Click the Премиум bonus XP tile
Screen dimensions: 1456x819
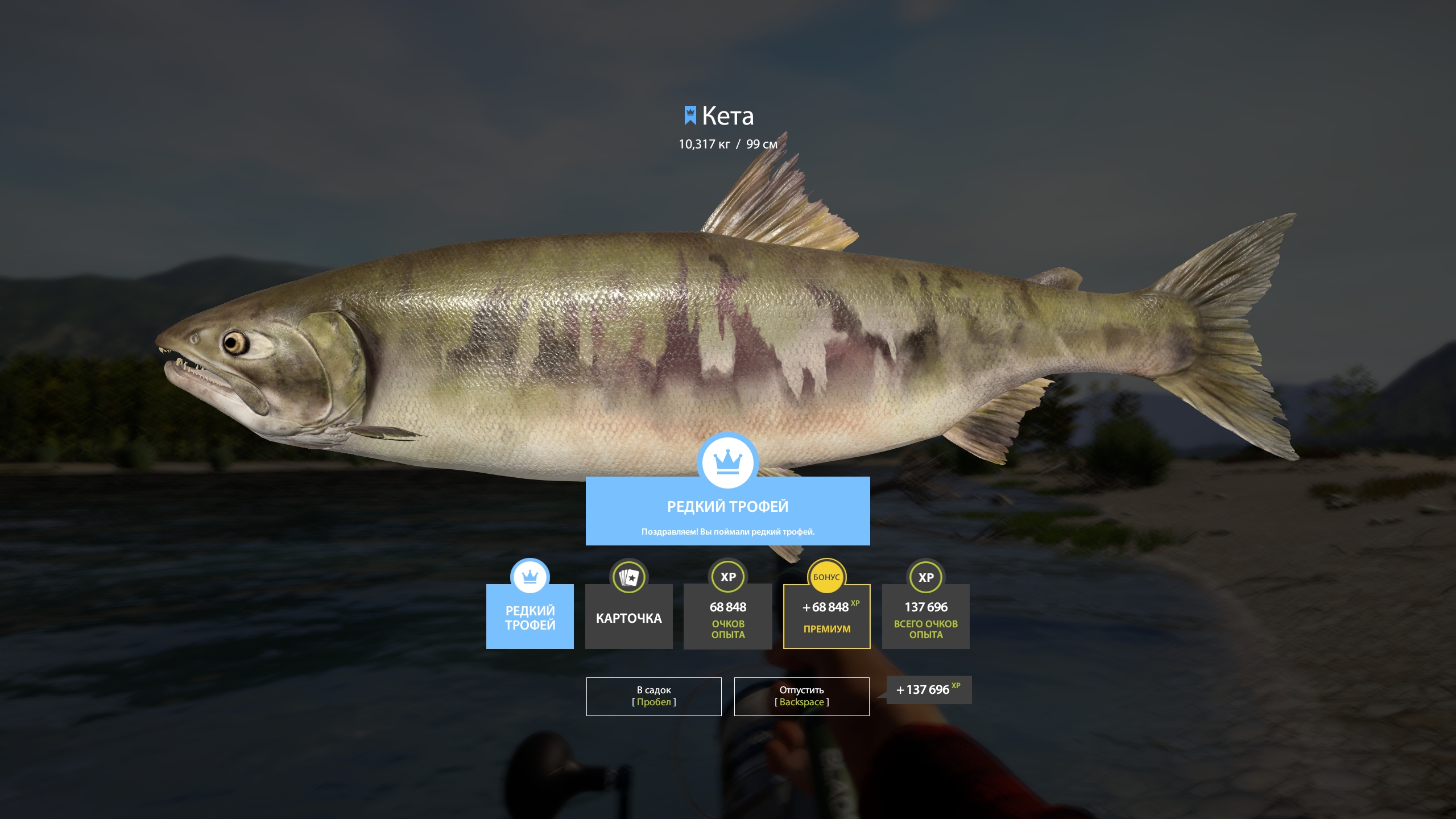[x=826, y=617]
